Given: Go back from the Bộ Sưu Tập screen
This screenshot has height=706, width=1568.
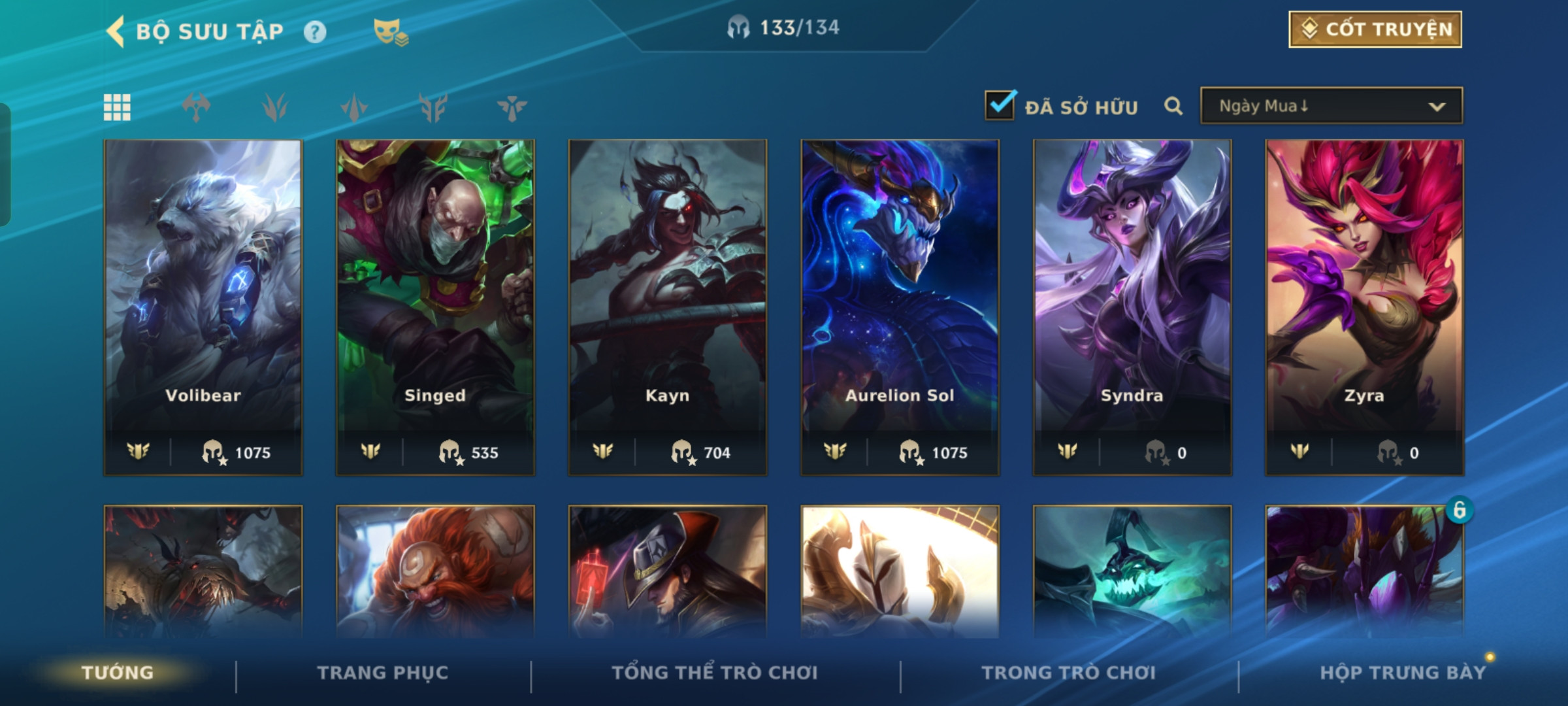Looking at the screenshot, I should [x=116, y=31].
